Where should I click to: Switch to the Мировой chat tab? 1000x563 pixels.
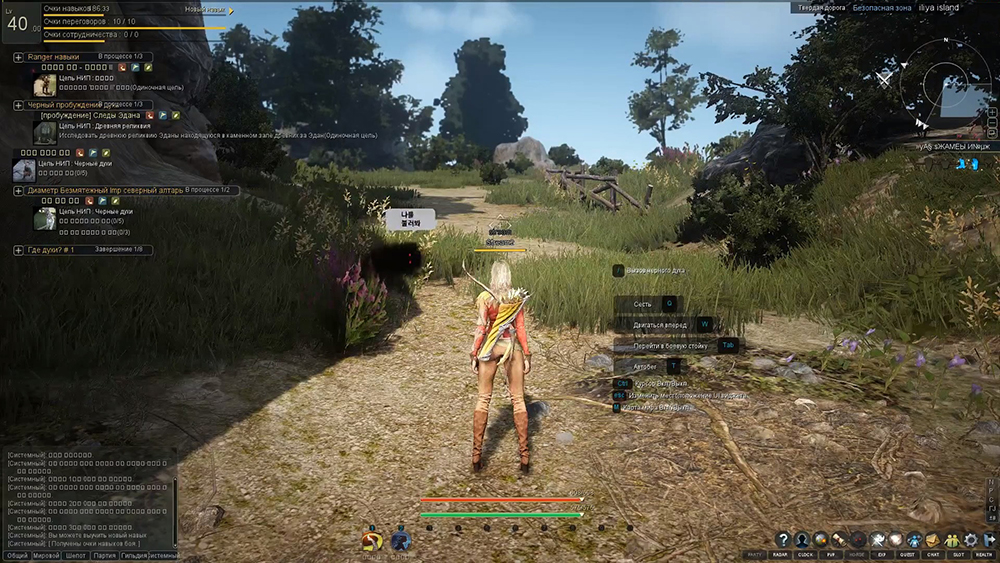pyautogui.click(x=47, y=555)
